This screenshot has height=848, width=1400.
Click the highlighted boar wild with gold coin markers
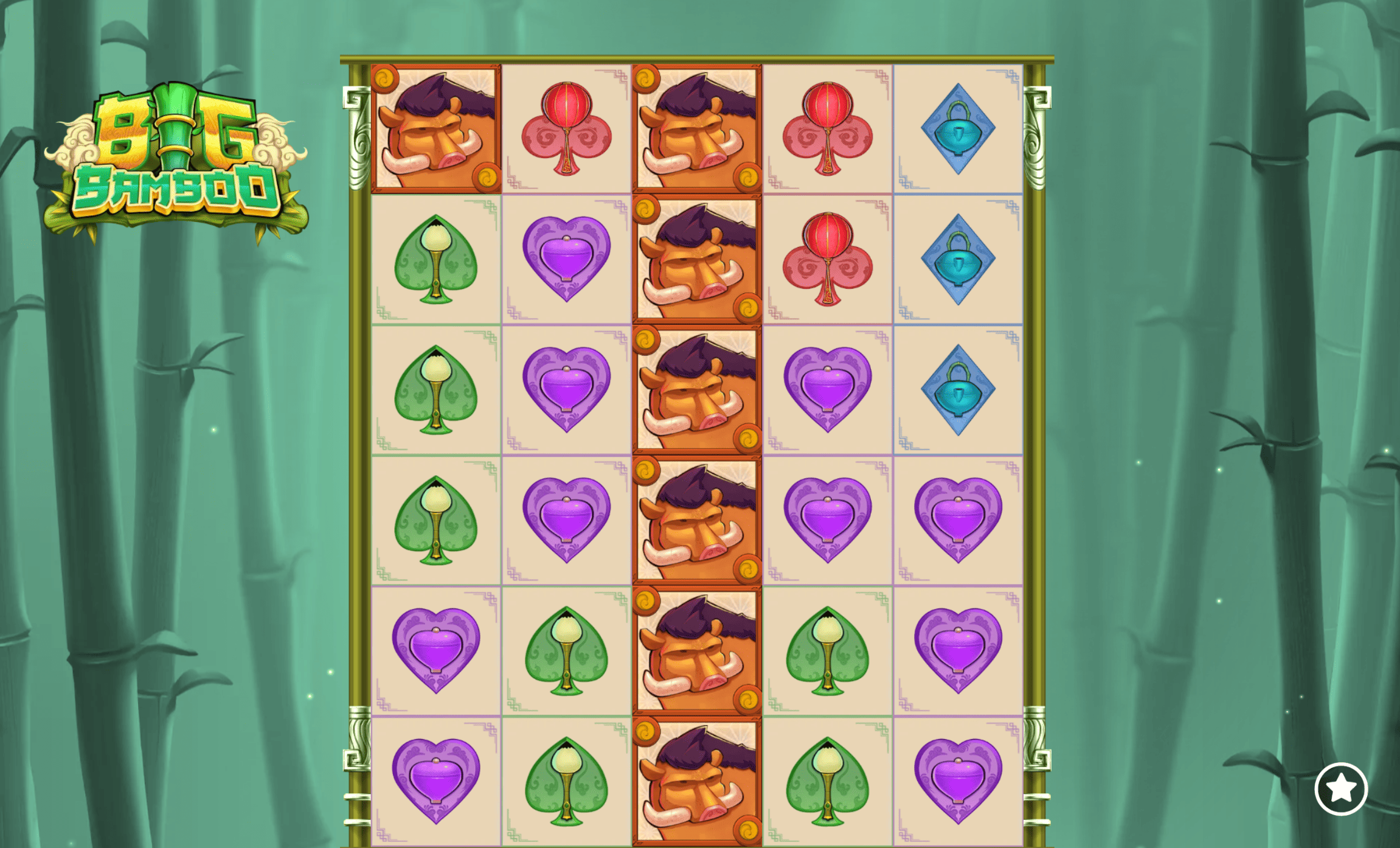point(435,128)
